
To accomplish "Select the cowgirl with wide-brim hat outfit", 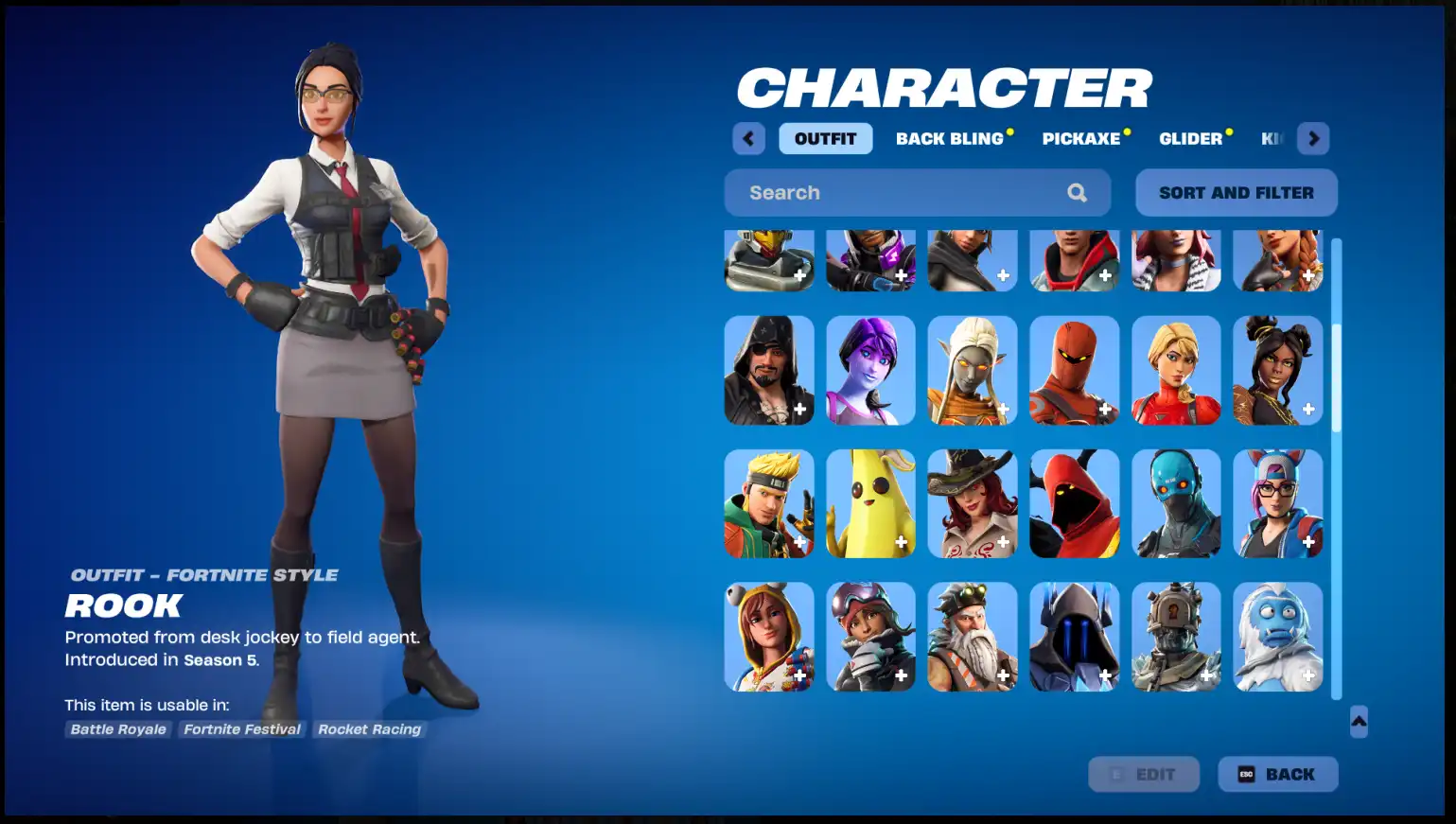I will click(972, 503).
